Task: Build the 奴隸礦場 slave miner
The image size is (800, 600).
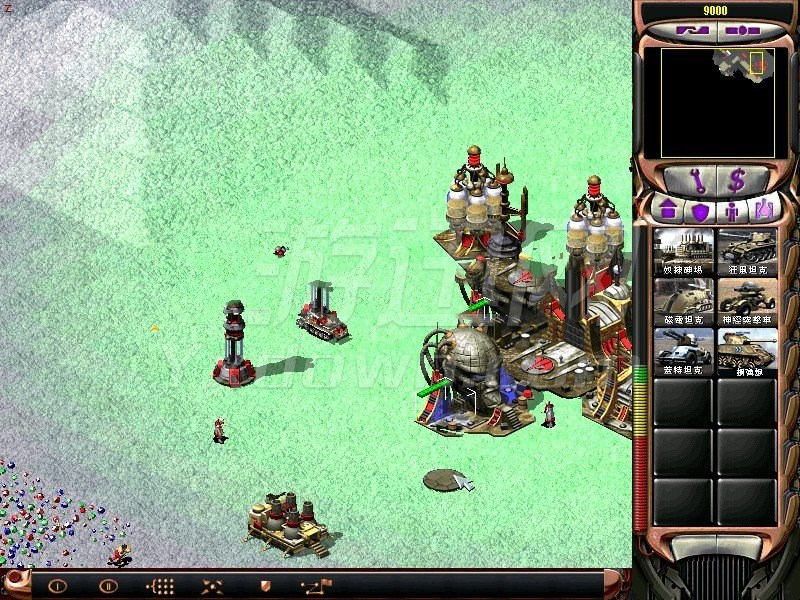Action: click(684, 252)
